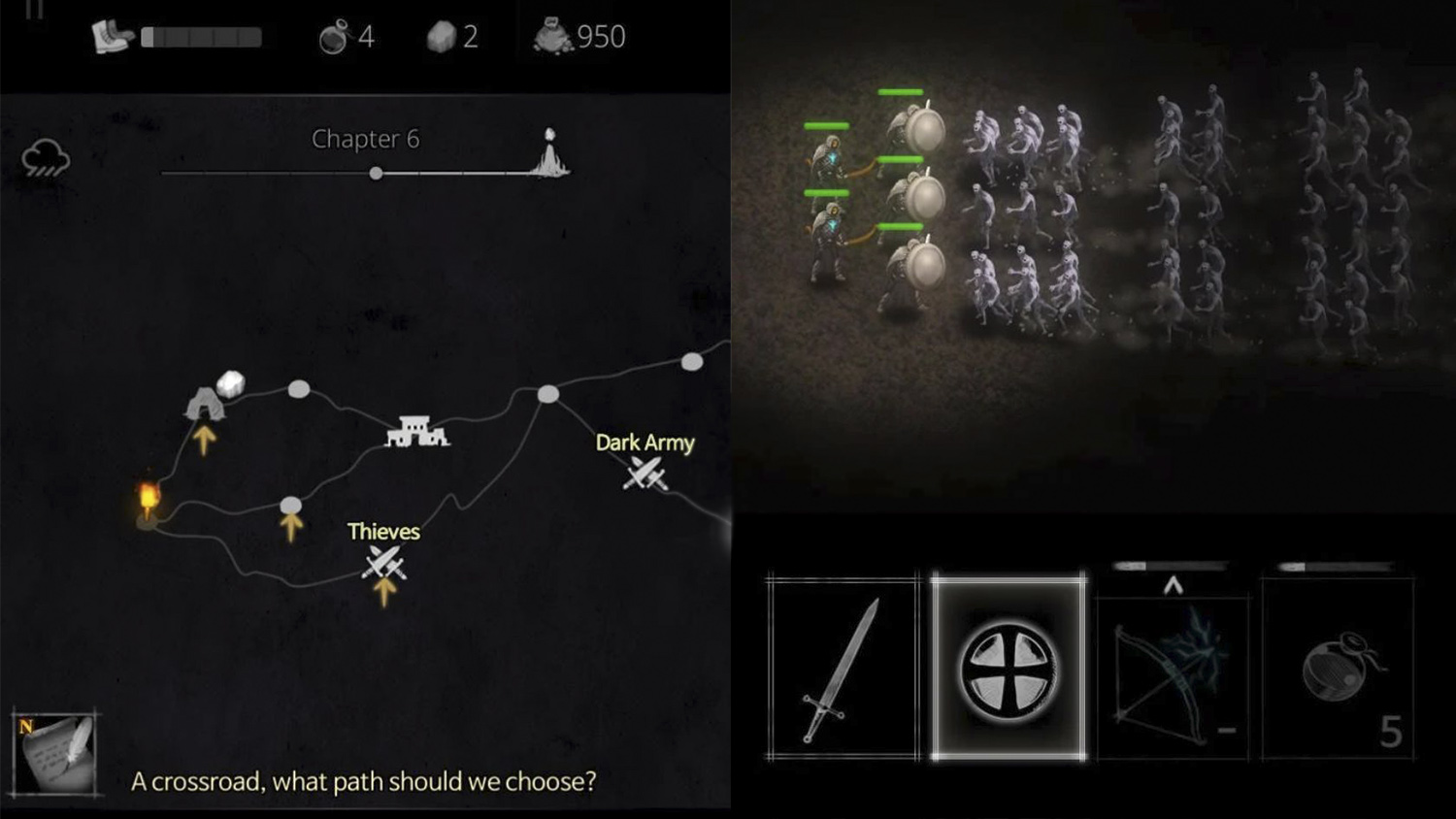The width and height of the screenshot is (1456, 819).
Task: Select the tent location on the map
Action: pos(203,400)
